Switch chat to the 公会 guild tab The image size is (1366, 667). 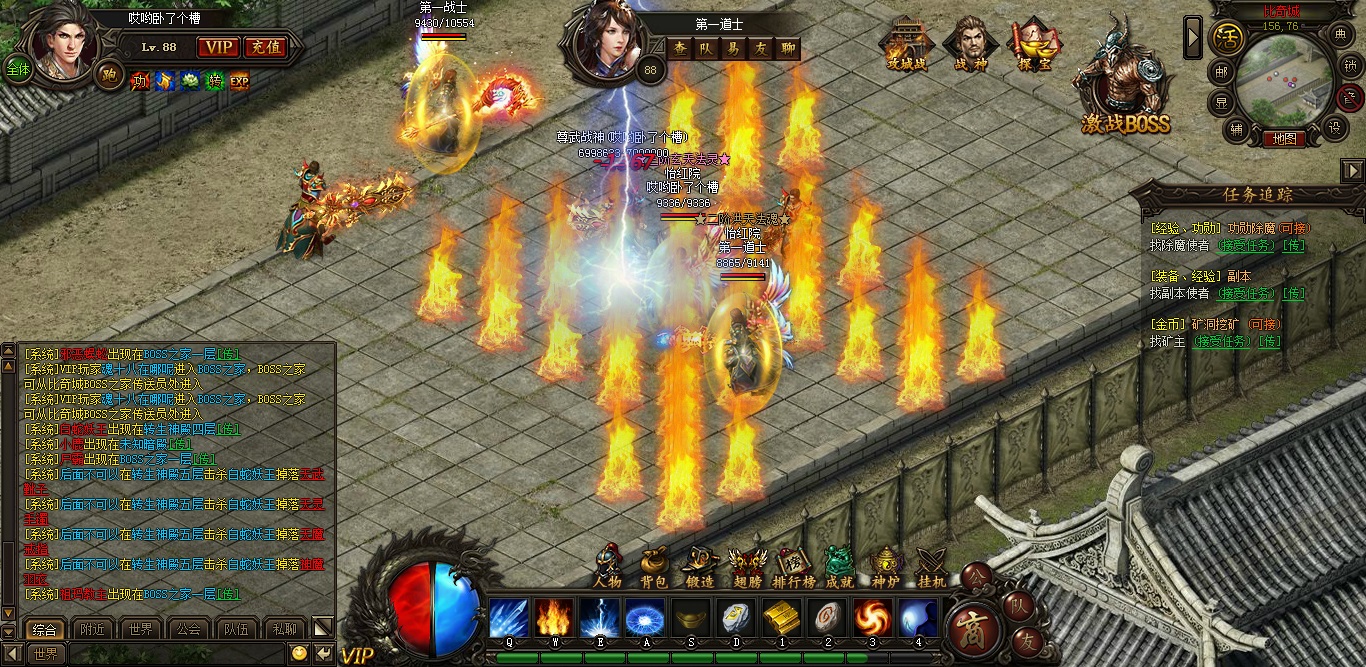[188, 629]
